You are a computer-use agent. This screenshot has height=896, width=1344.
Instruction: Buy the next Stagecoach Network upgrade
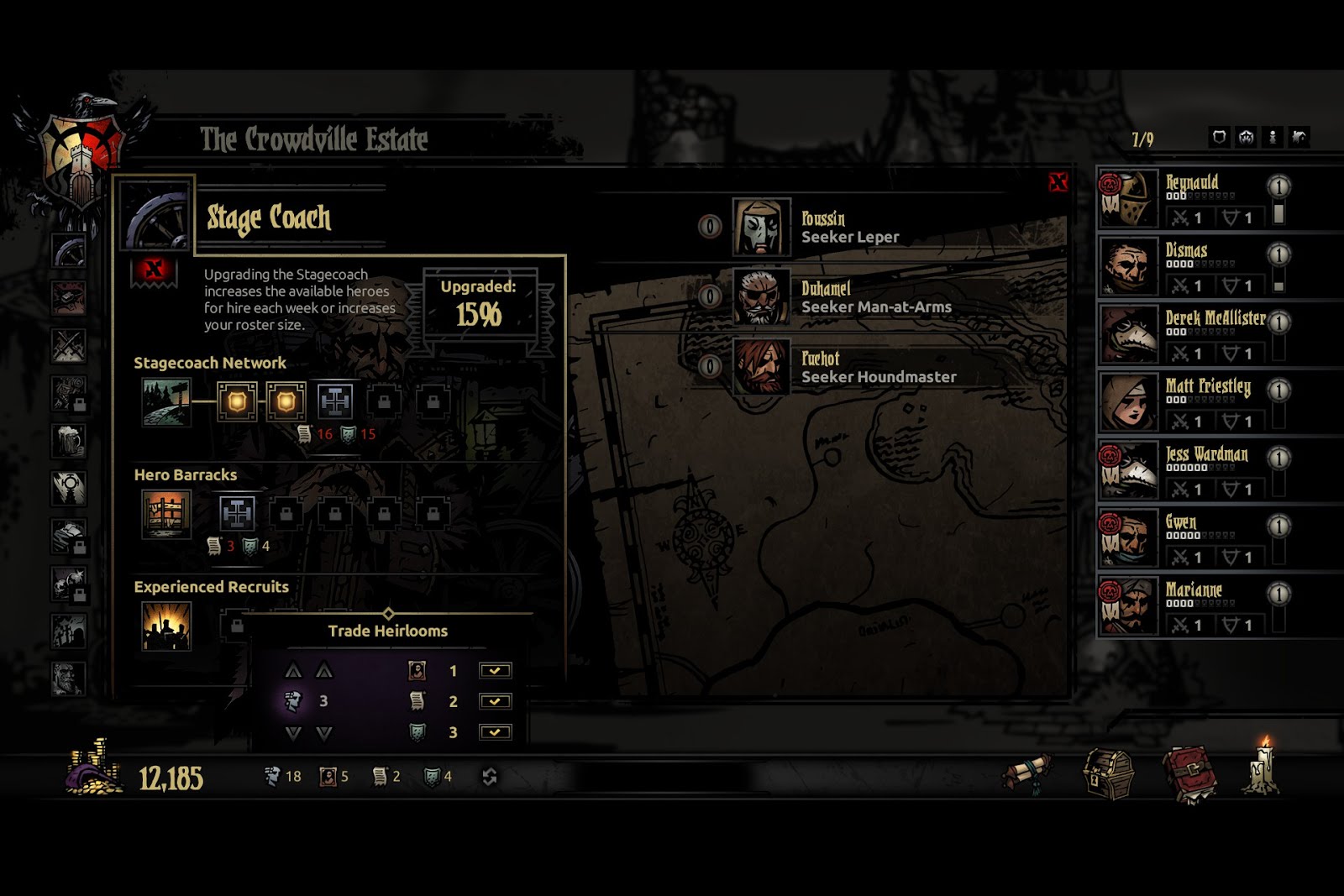click(x=335, y=402)
